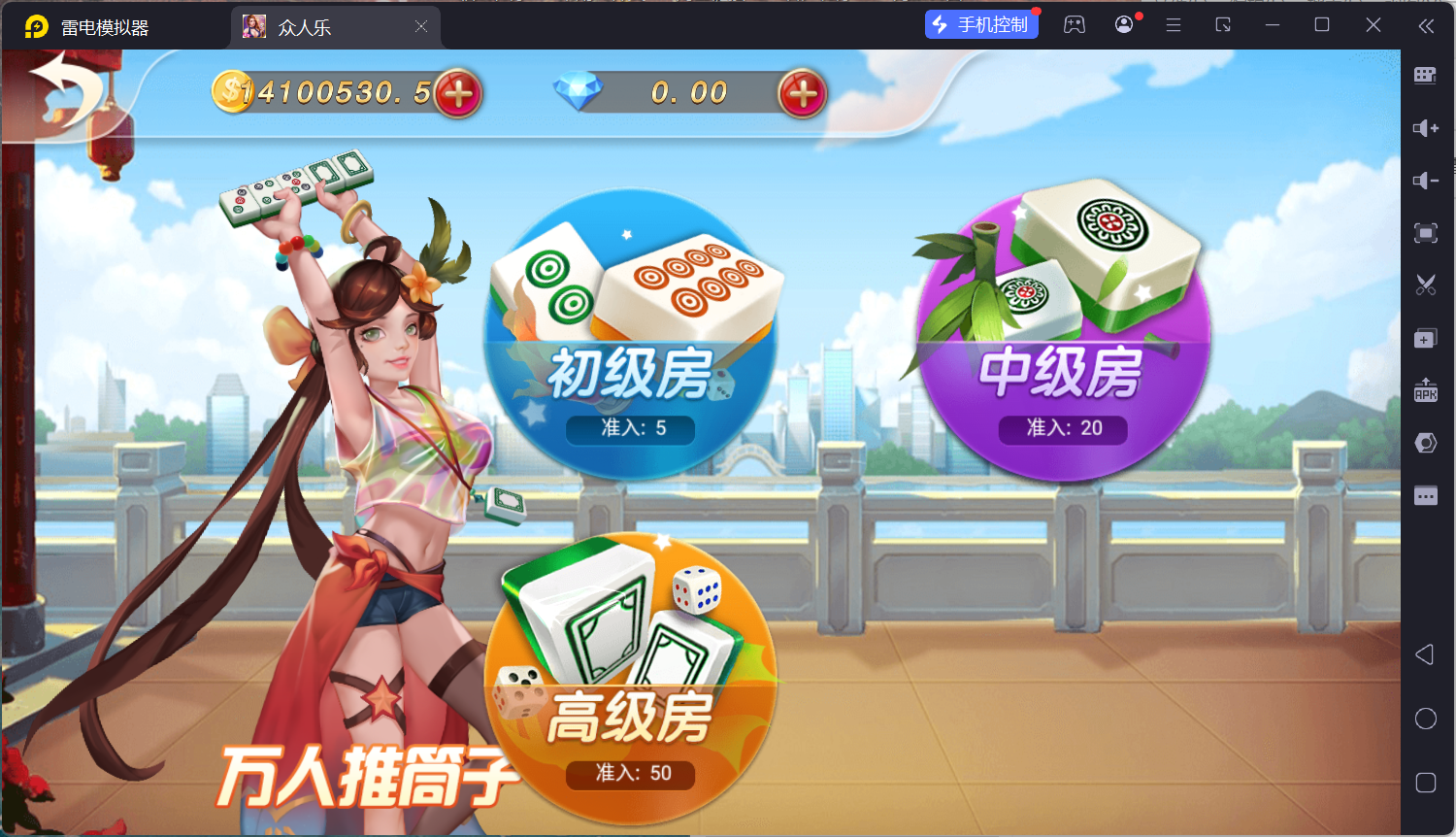Enter the 高级房 advanced room
Screen dimensions: 1456x837
coord(631,680)
